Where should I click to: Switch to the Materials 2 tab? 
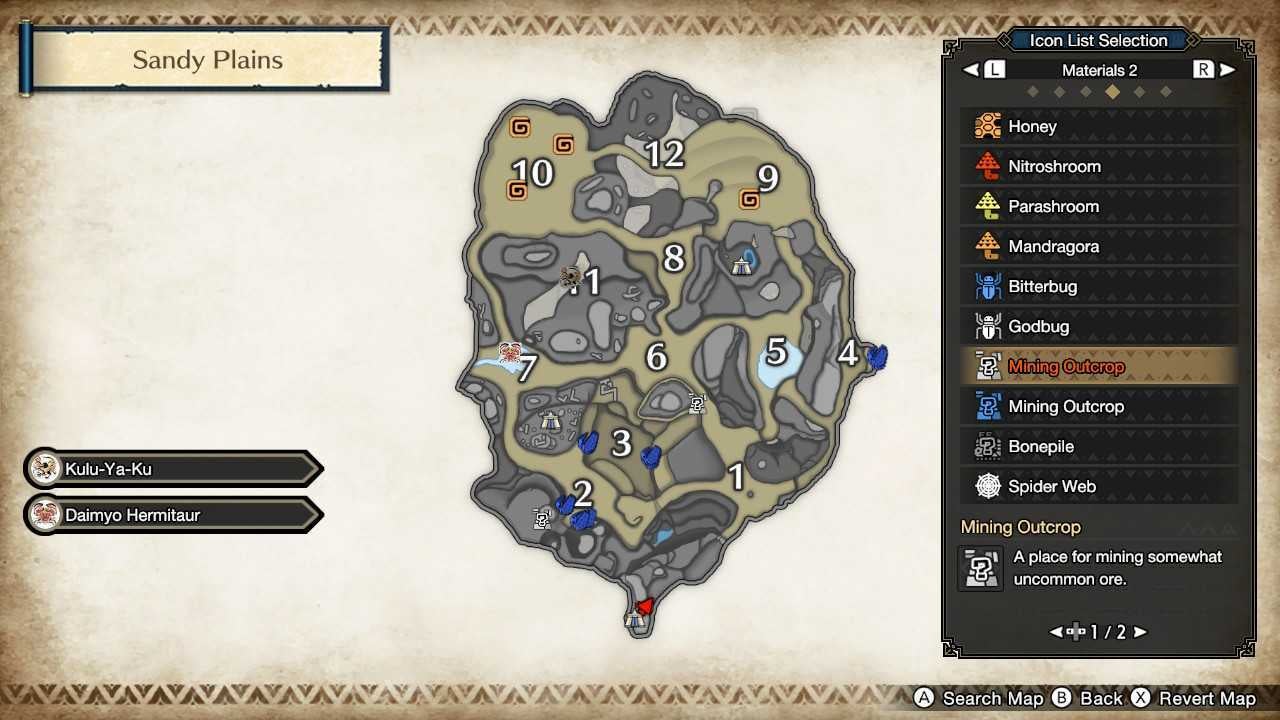point(1098,69)
